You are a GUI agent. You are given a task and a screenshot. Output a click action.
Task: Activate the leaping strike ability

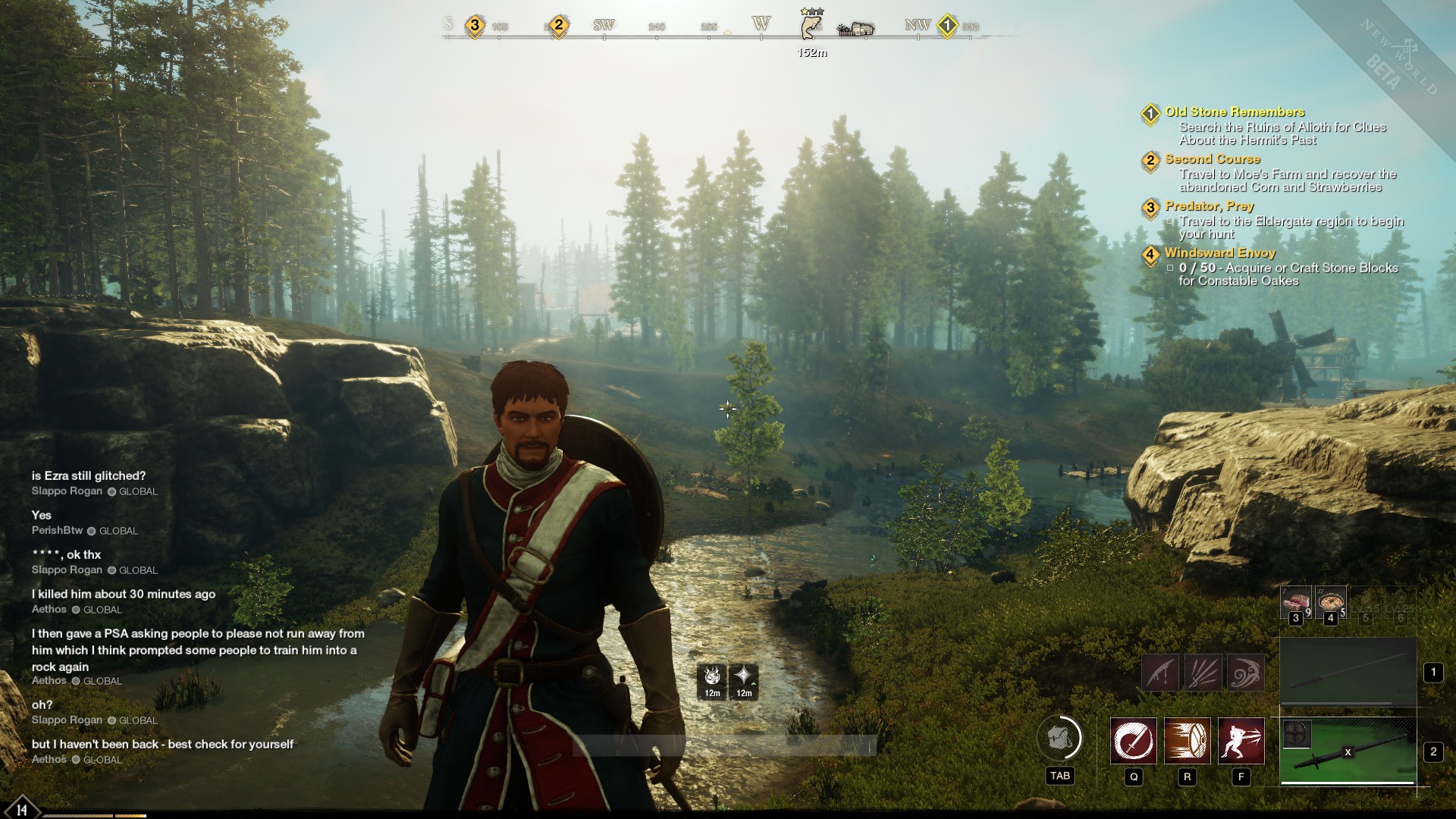coord(1241,740)
